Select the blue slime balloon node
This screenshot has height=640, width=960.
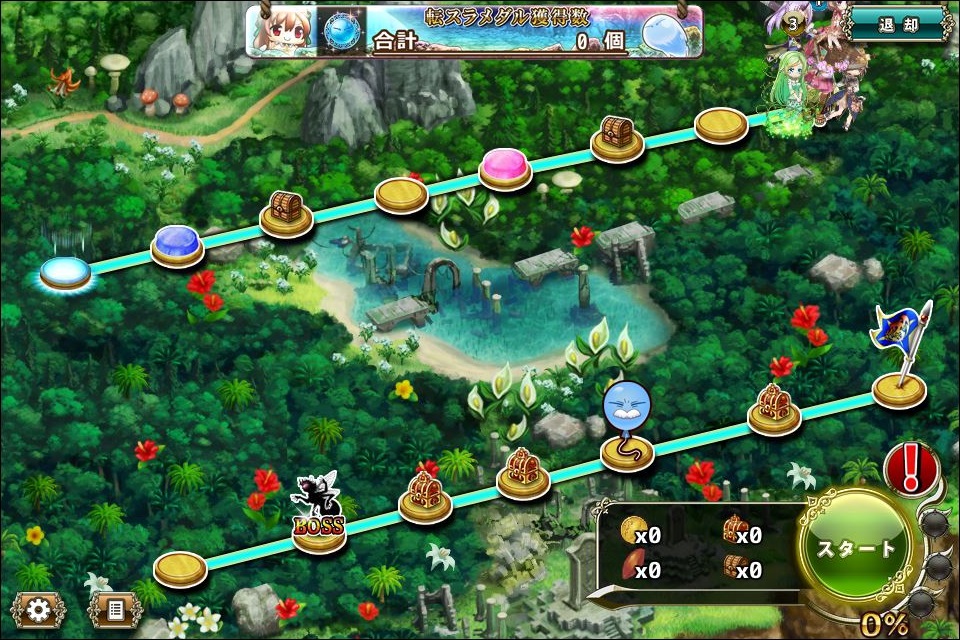[x=626, y=430]
